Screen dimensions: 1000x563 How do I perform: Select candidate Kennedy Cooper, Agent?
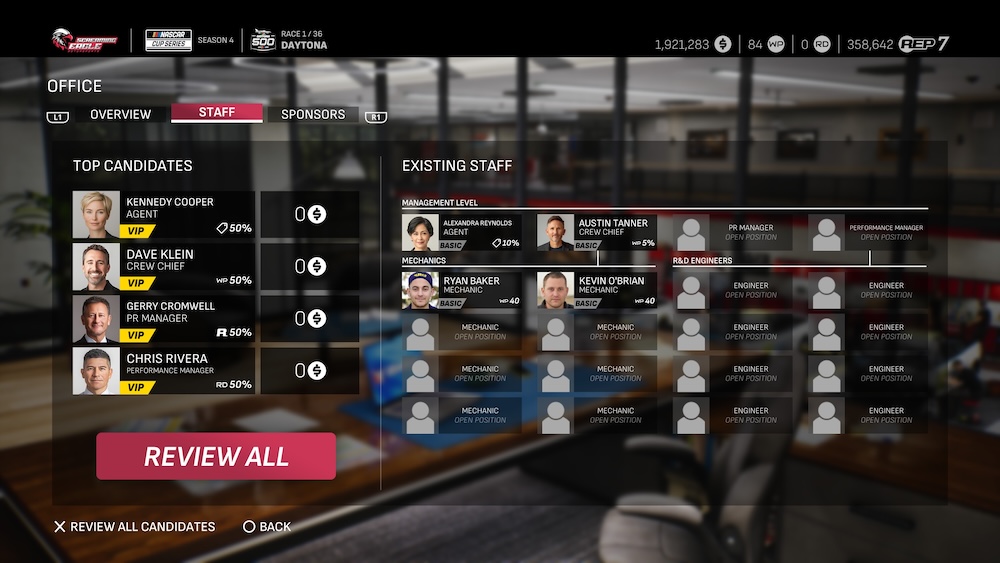(x=164, y=214)
